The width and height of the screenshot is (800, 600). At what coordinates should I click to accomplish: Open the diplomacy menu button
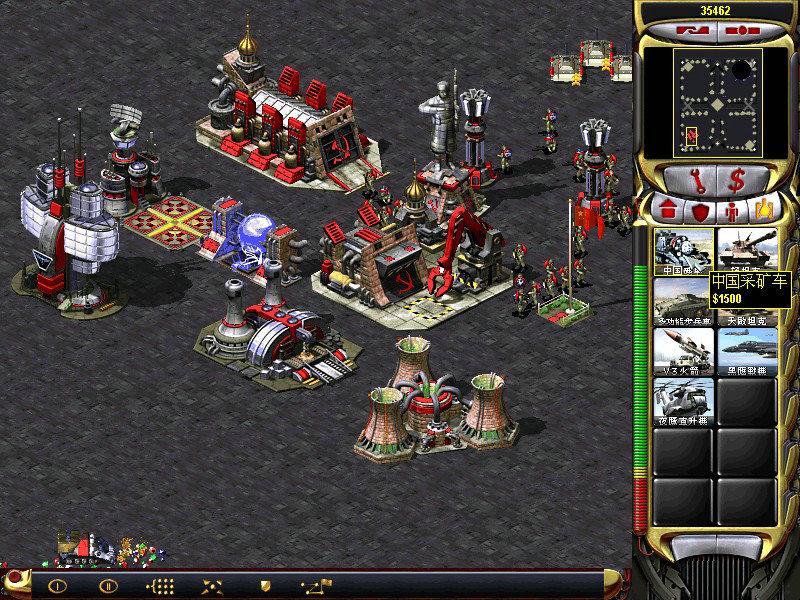690,31
